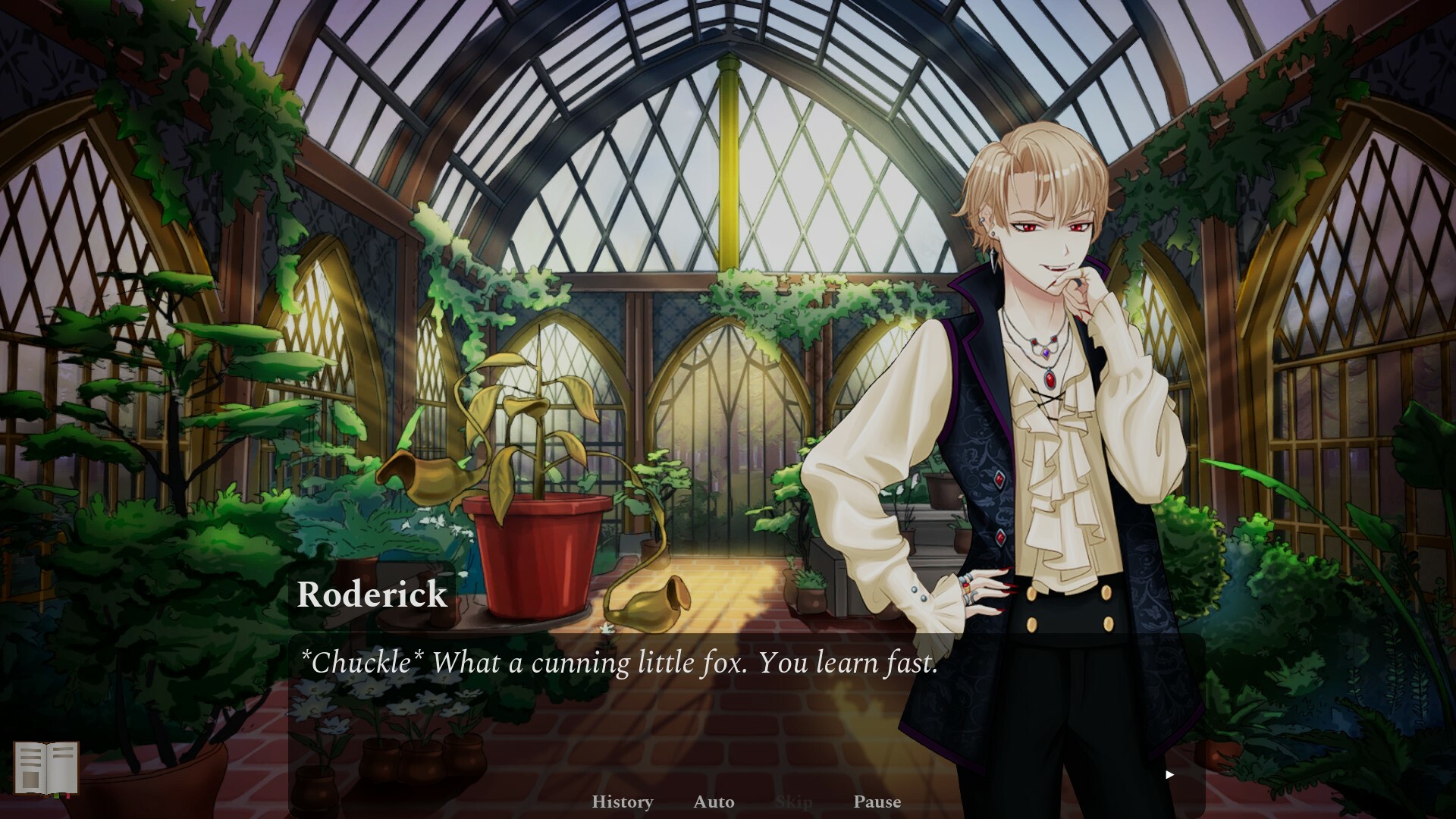Click the green bookmark on the journal icon
Image resolution: width=1456 pixels, height=819 pixels.
(x=56, y=797)
